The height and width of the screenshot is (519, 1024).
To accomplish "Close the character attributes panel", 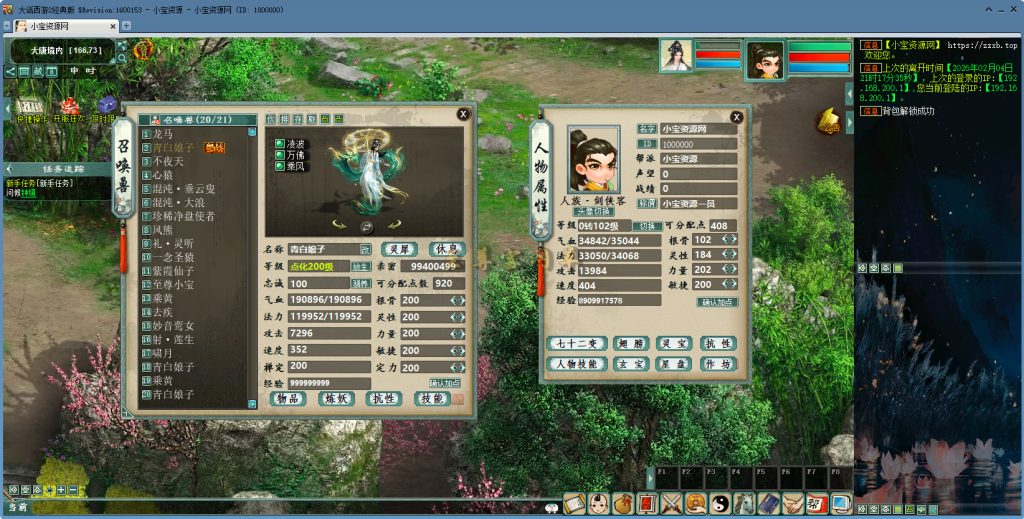I will click(735, 116).
